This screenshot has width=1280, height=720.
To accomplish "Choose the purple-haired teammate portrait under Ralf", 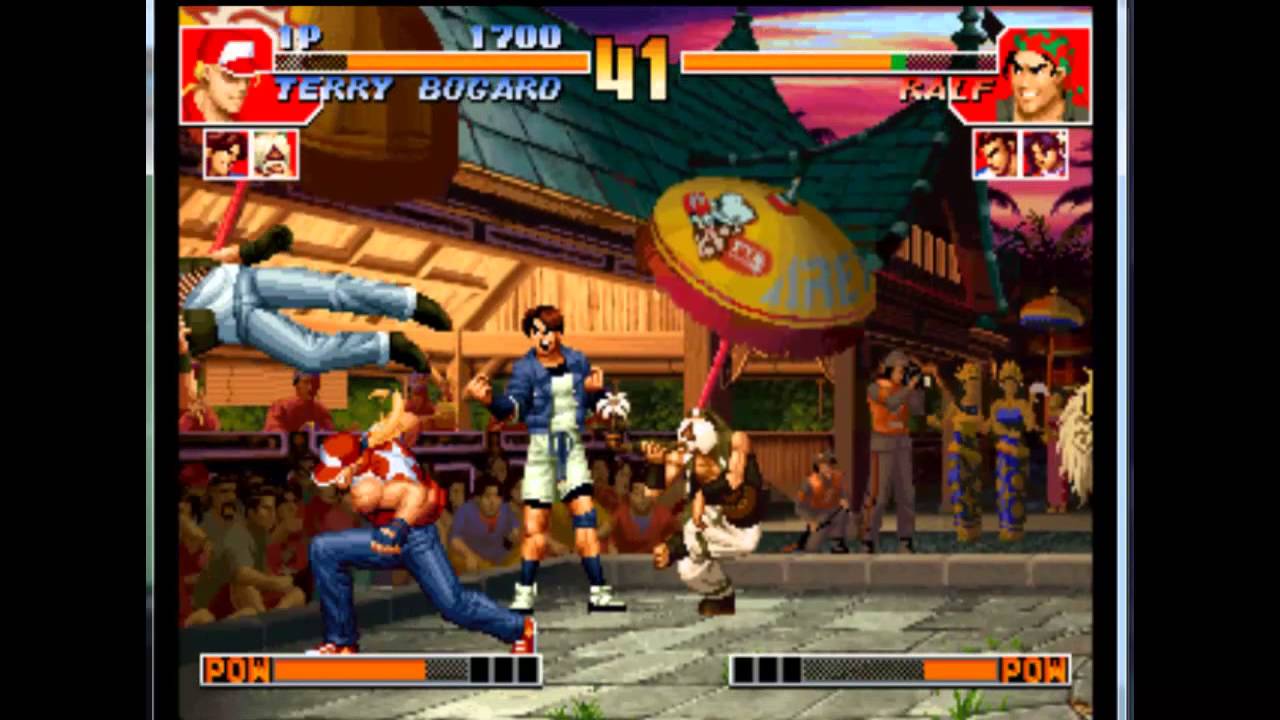I will [x=1043, y=154].
